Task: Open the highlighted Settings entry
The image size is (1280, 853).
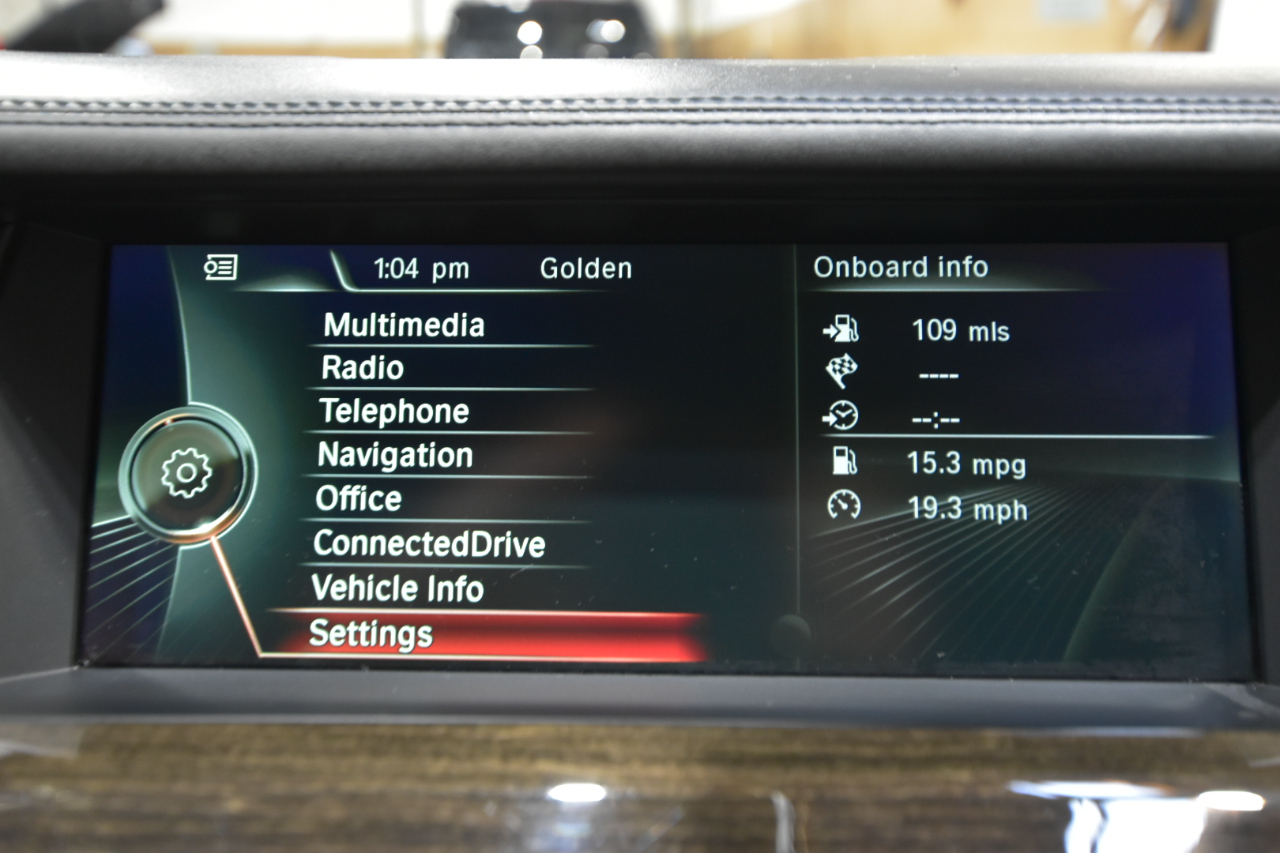Action: pos(370,632)
